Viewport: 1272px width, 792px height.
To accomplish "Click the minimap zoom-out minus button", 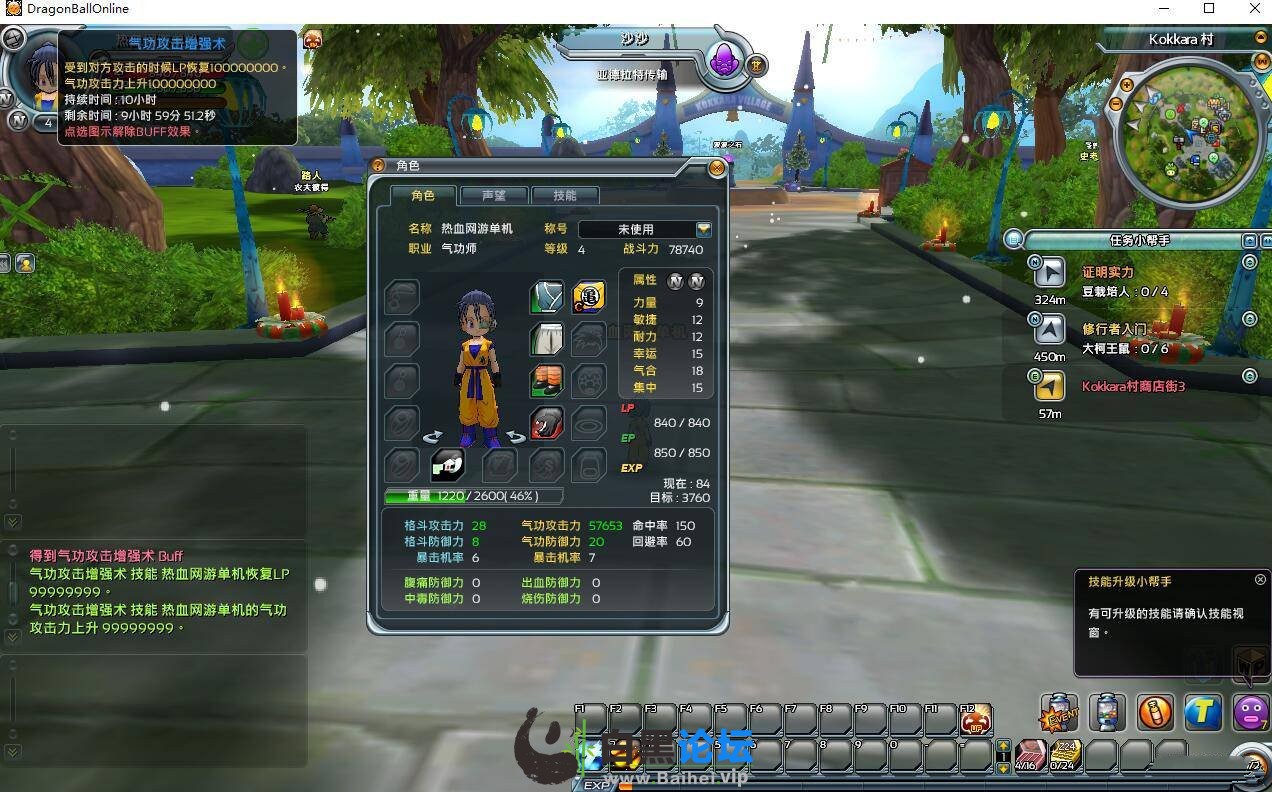I will coord(1117,104).
